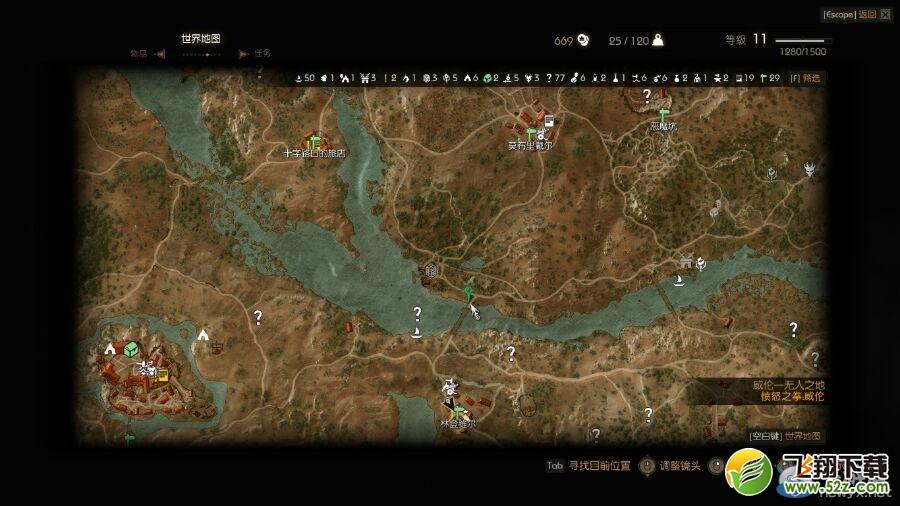Image resolution: width=900 pixels, height=506 pixels.
Task: Select the yellow quest marker in town
Action: [162, 376]
